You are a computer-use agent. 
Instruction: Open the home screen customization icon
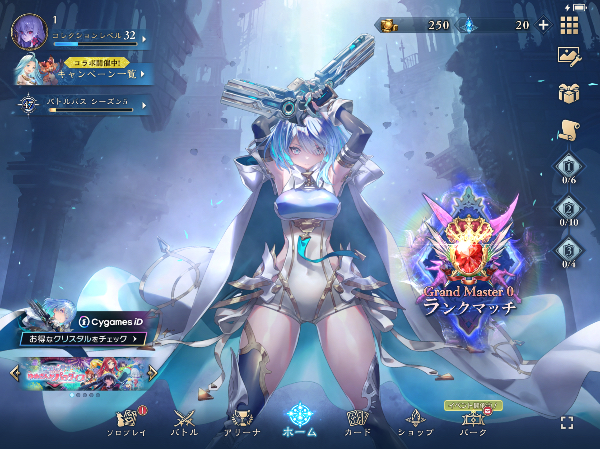click(569, 58)
